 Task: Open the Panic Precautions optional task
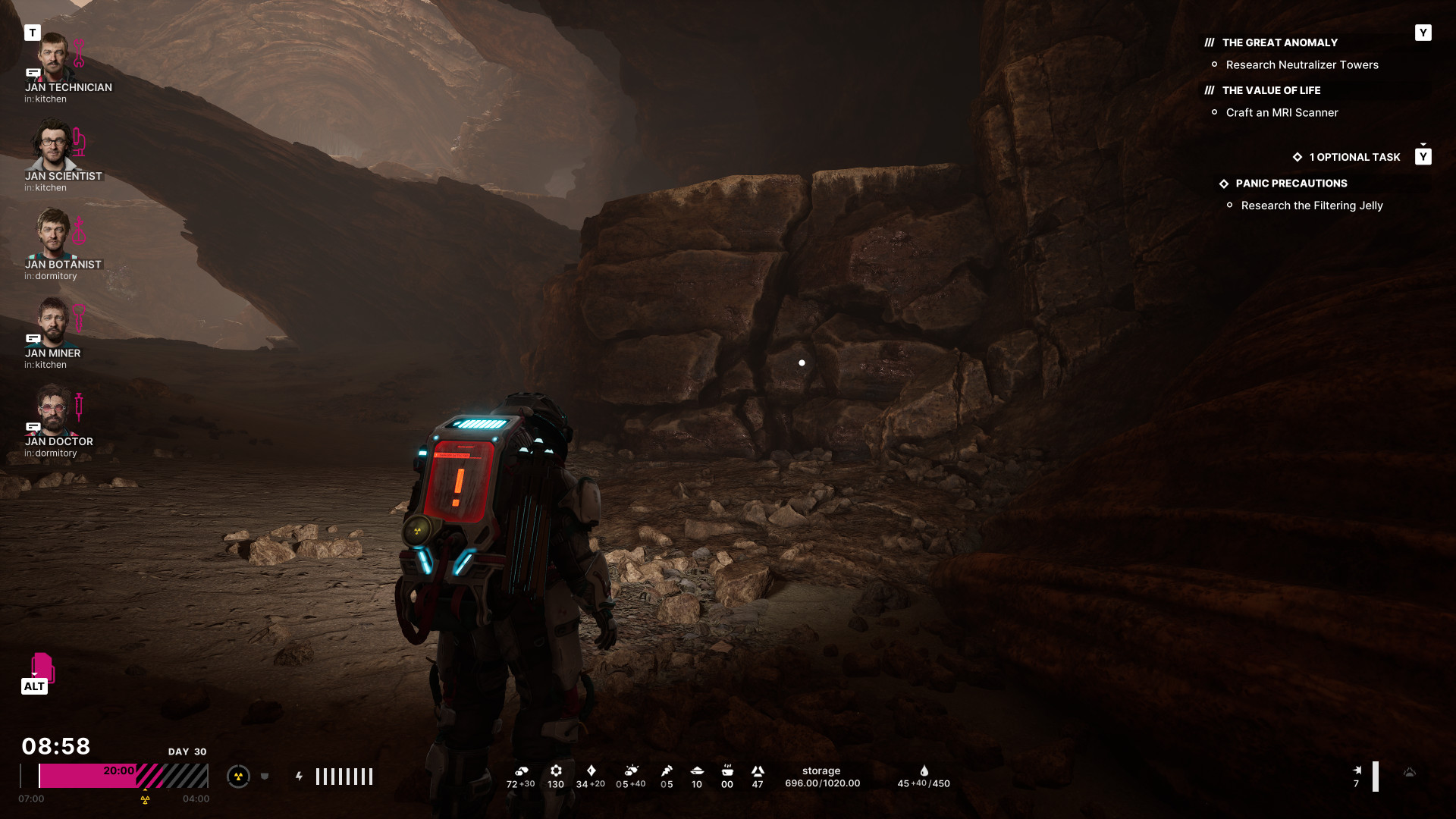pyautogui.click(x=1291, y=184)
